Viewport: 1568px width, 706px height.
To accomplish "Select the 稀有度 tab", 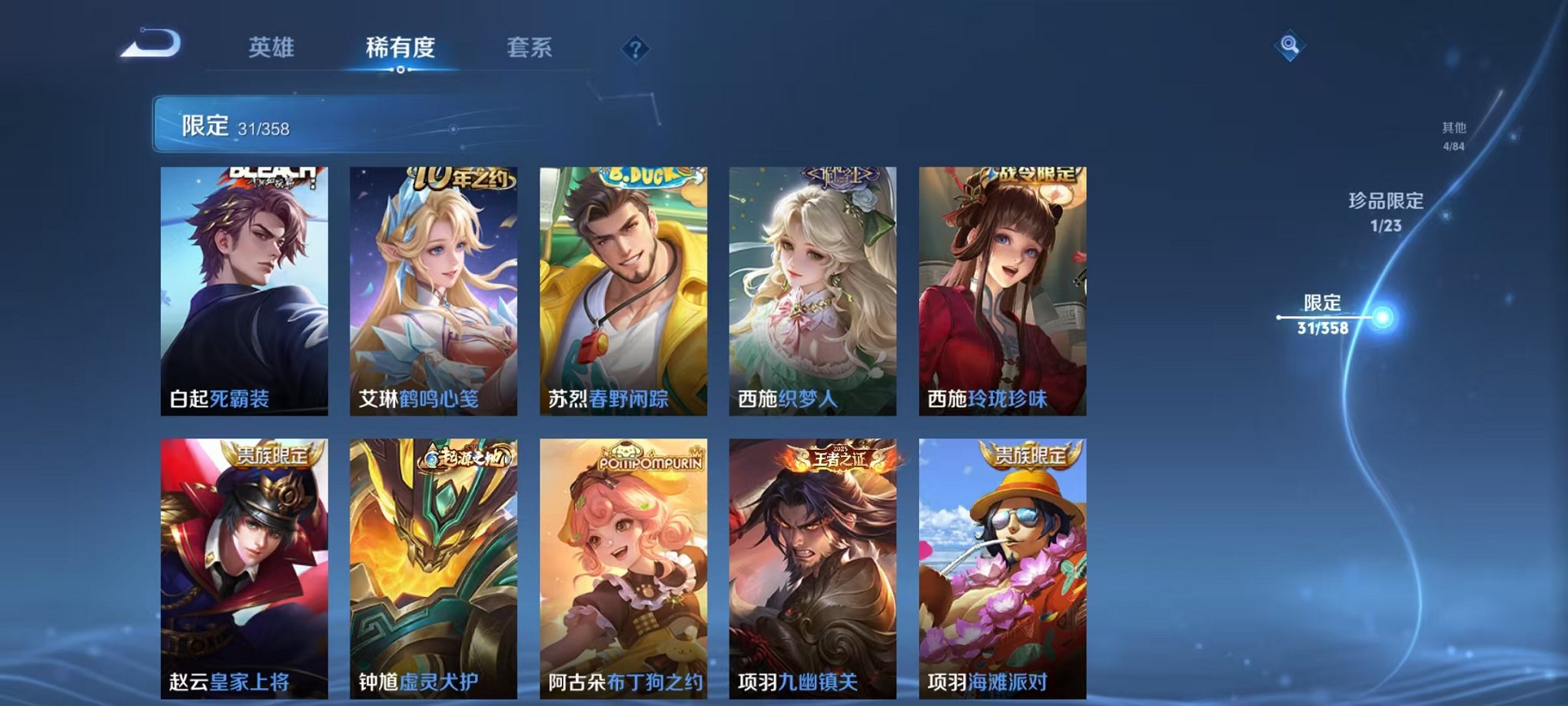I will coord(399,46).
